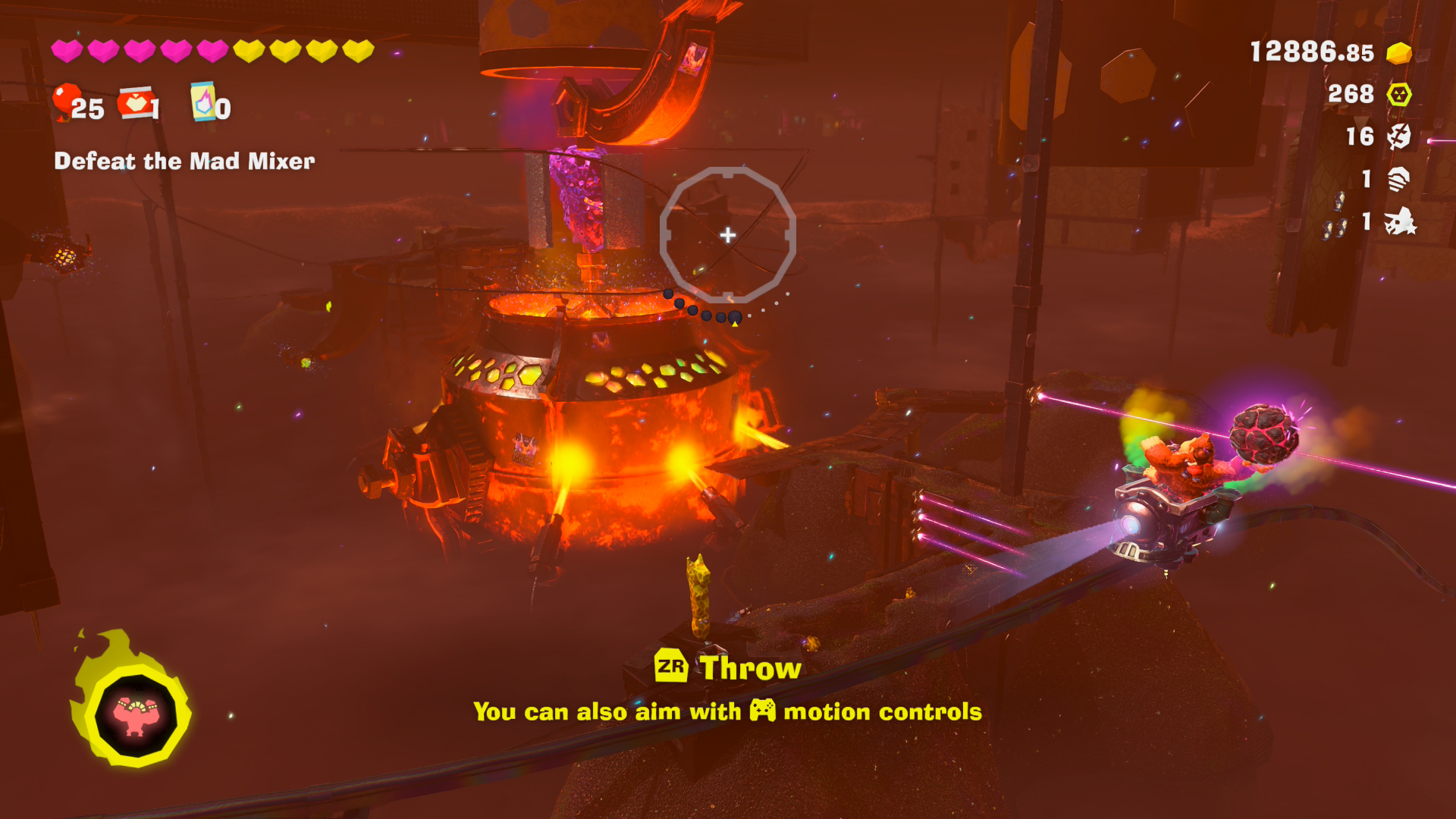The width and height of the screenshot is (1456, 819).
Task: Activate the Kong Bananza transformation icon
Action: click(x=136, y=714)
